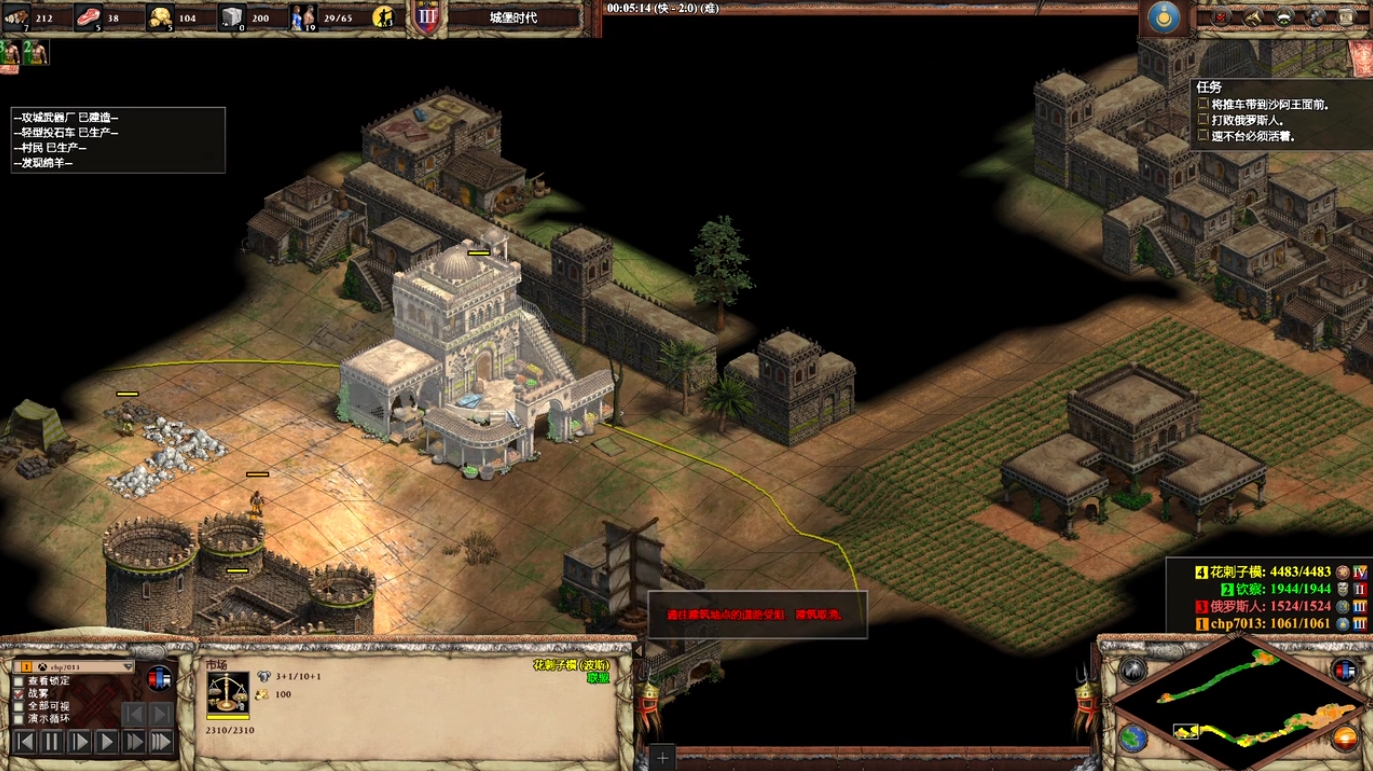Open the player selection dropdown
The image size is (1373, 771).
128,667
